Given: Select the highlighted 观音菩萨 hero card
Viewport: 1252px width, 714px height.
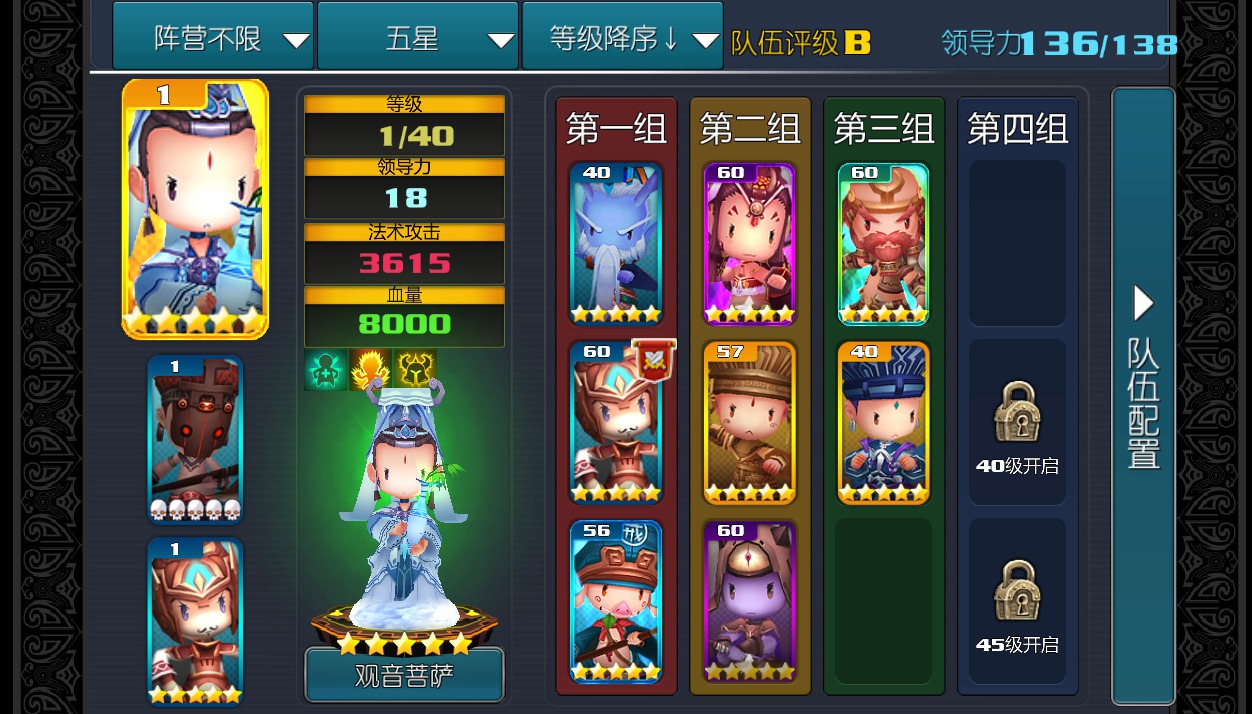Looking at the screenshot, I should pos(195,210).
